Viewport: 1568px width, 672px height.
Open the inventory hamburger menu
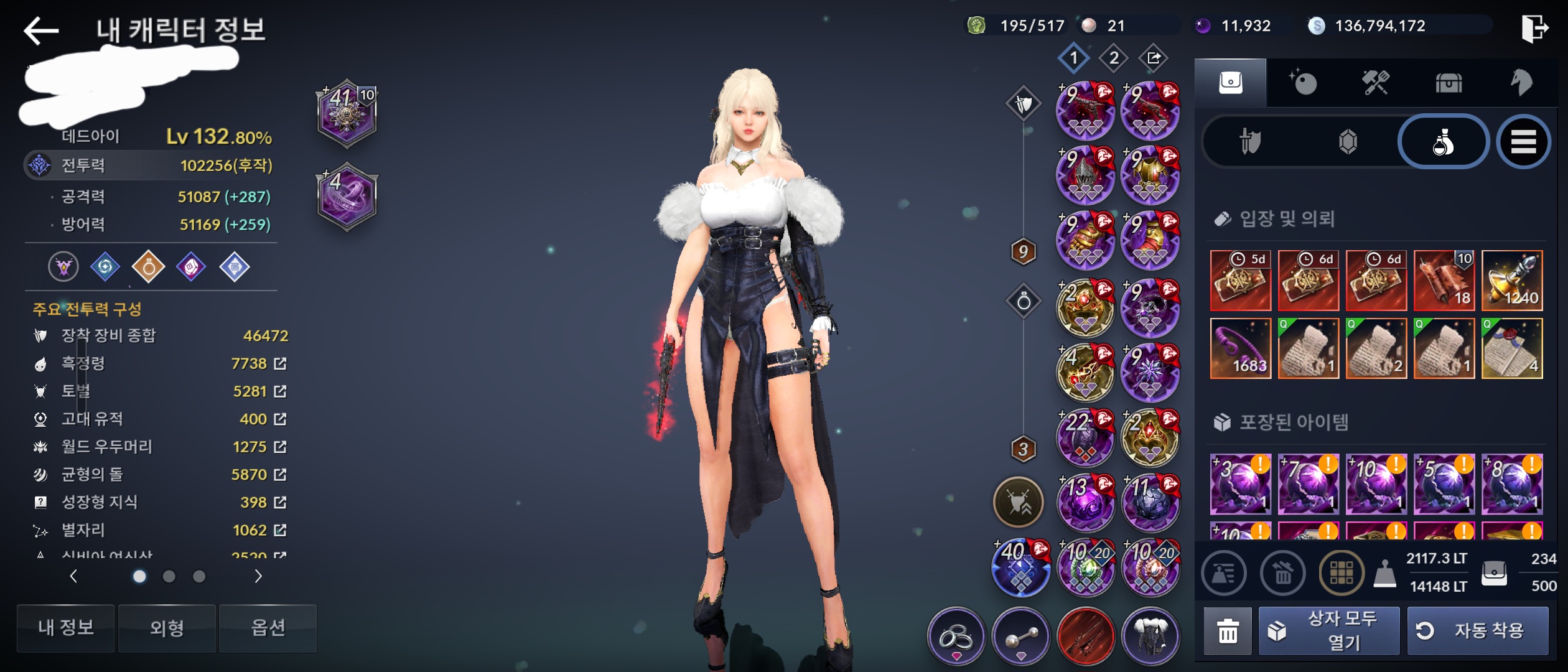click(x=1523, y=142)
